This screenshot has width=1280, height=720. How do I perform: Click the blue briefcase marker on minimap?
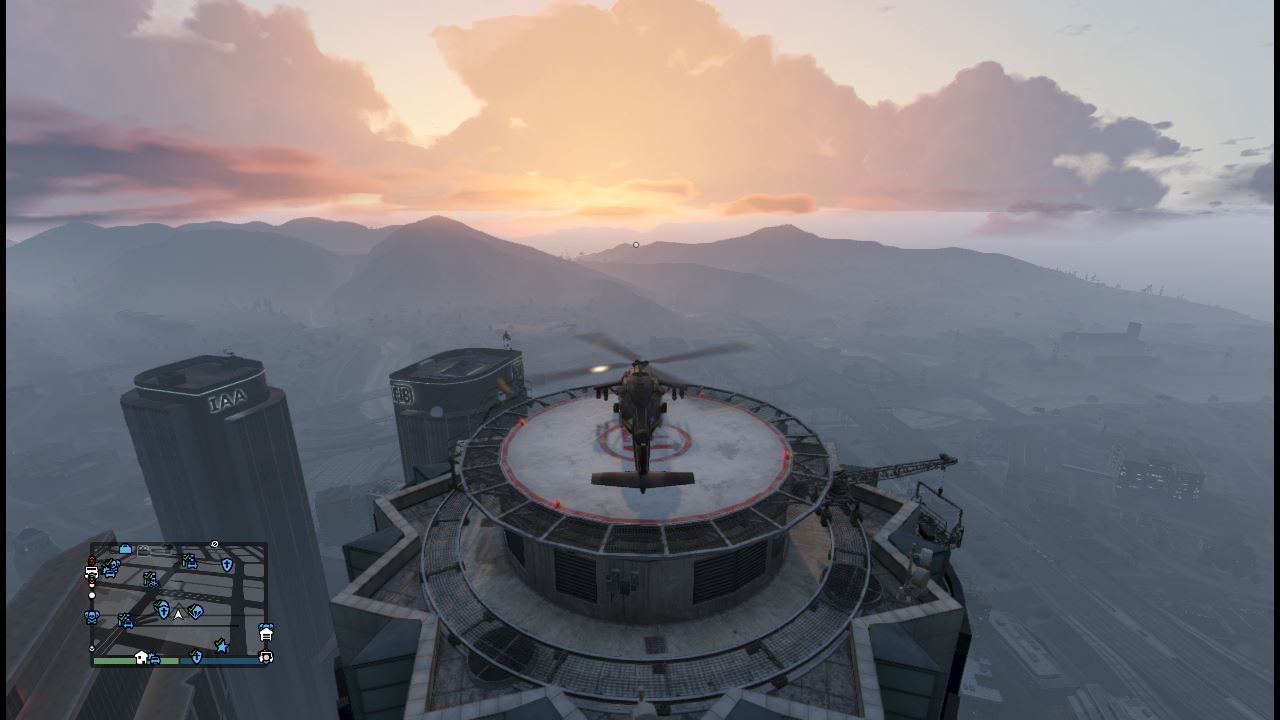point(125,549)
